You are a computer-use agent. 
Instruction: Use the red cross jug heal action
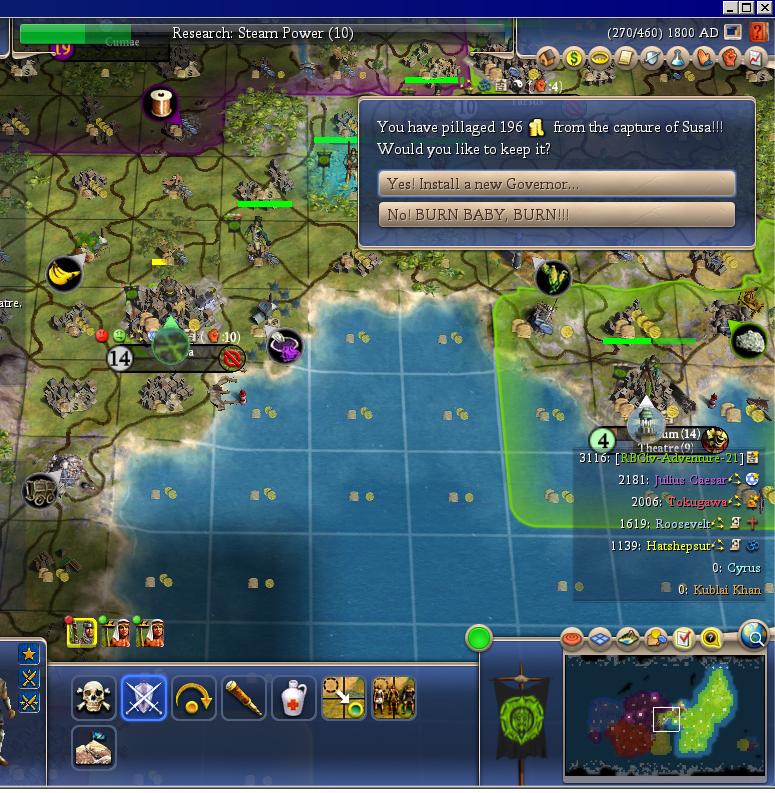pos(294,698)
